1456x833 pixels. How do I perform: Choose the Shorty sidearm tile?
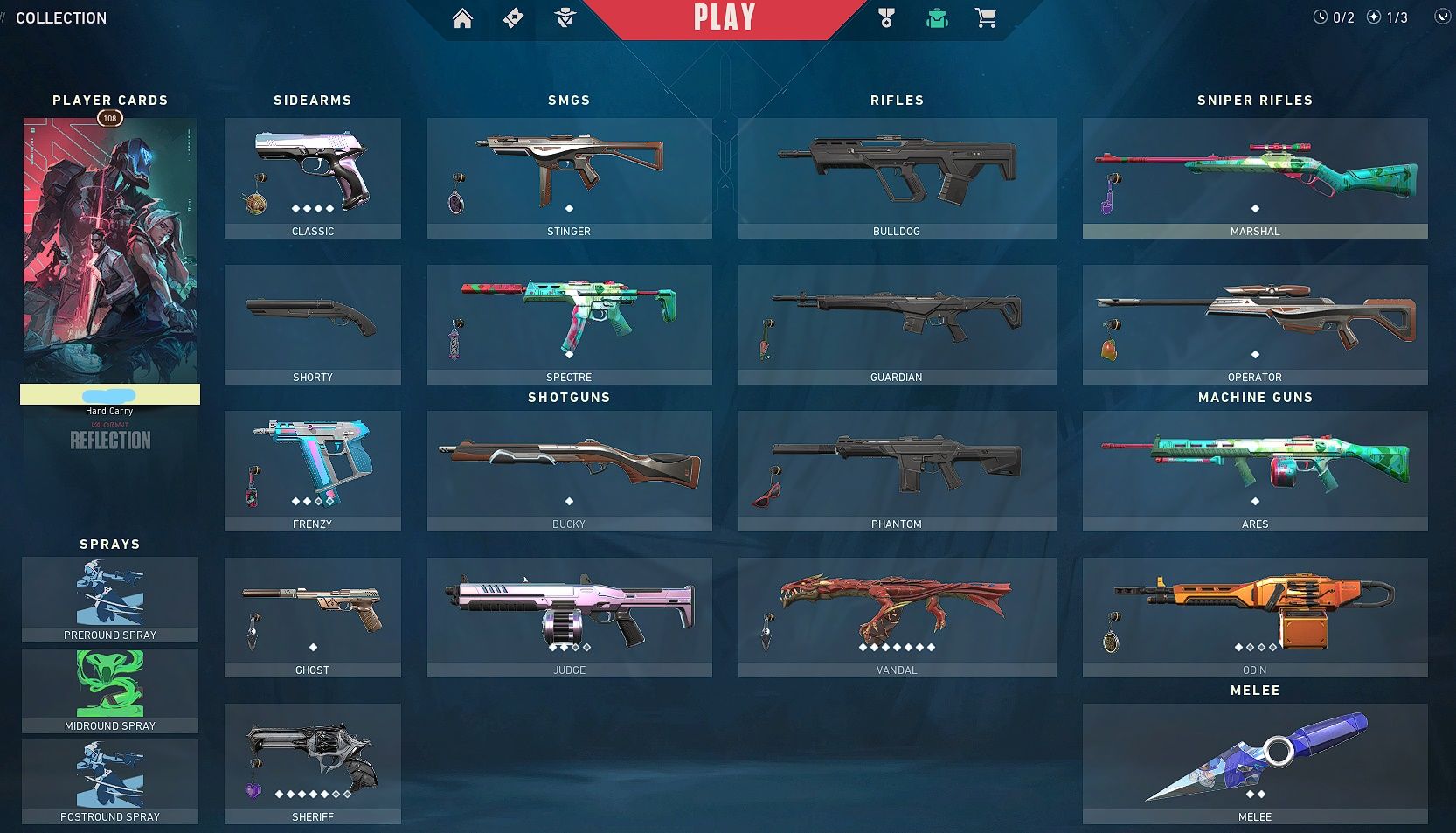click(x=312, y=323)
